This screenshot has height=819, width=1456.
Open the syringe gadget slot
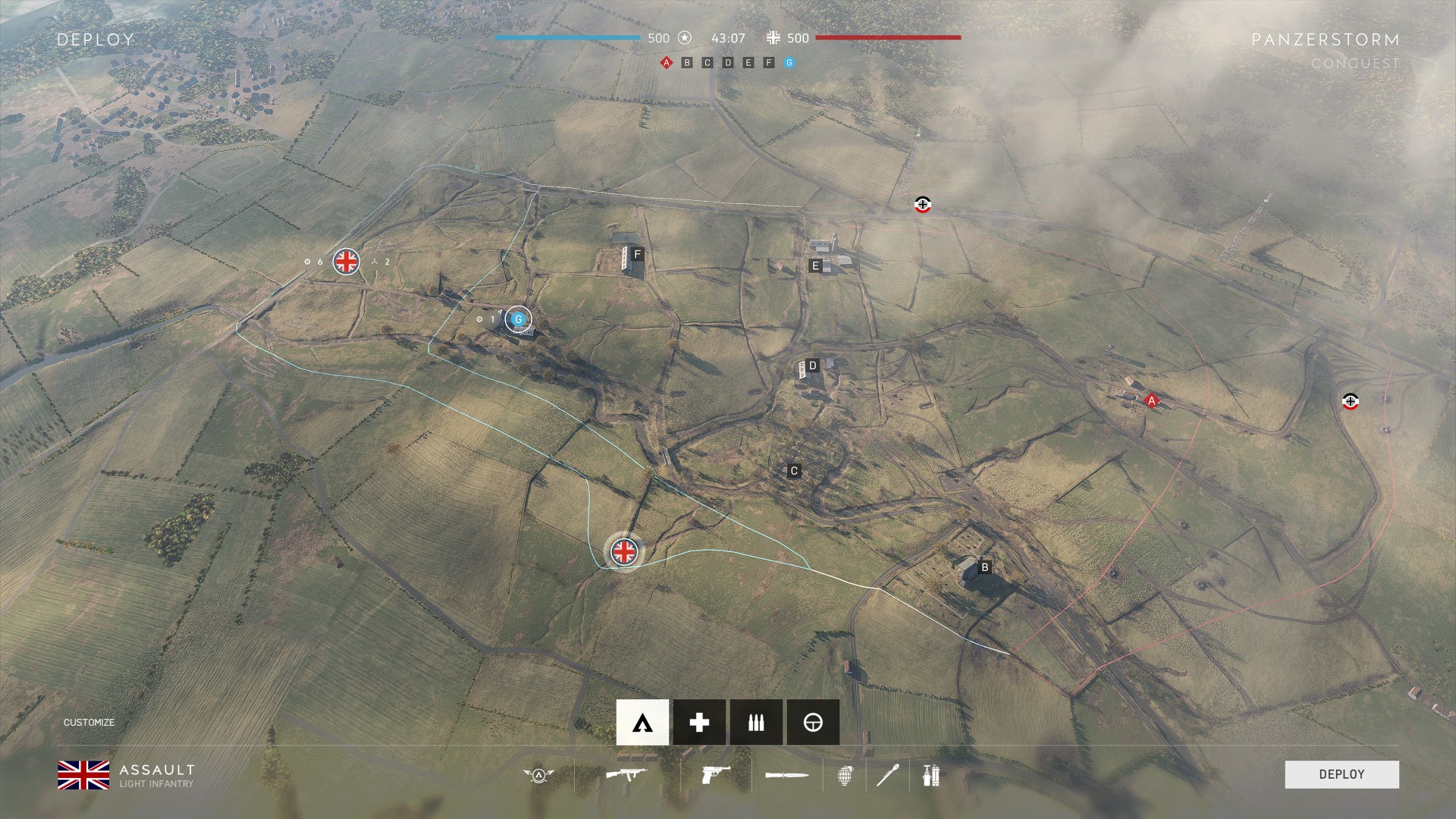pos(891,775)
